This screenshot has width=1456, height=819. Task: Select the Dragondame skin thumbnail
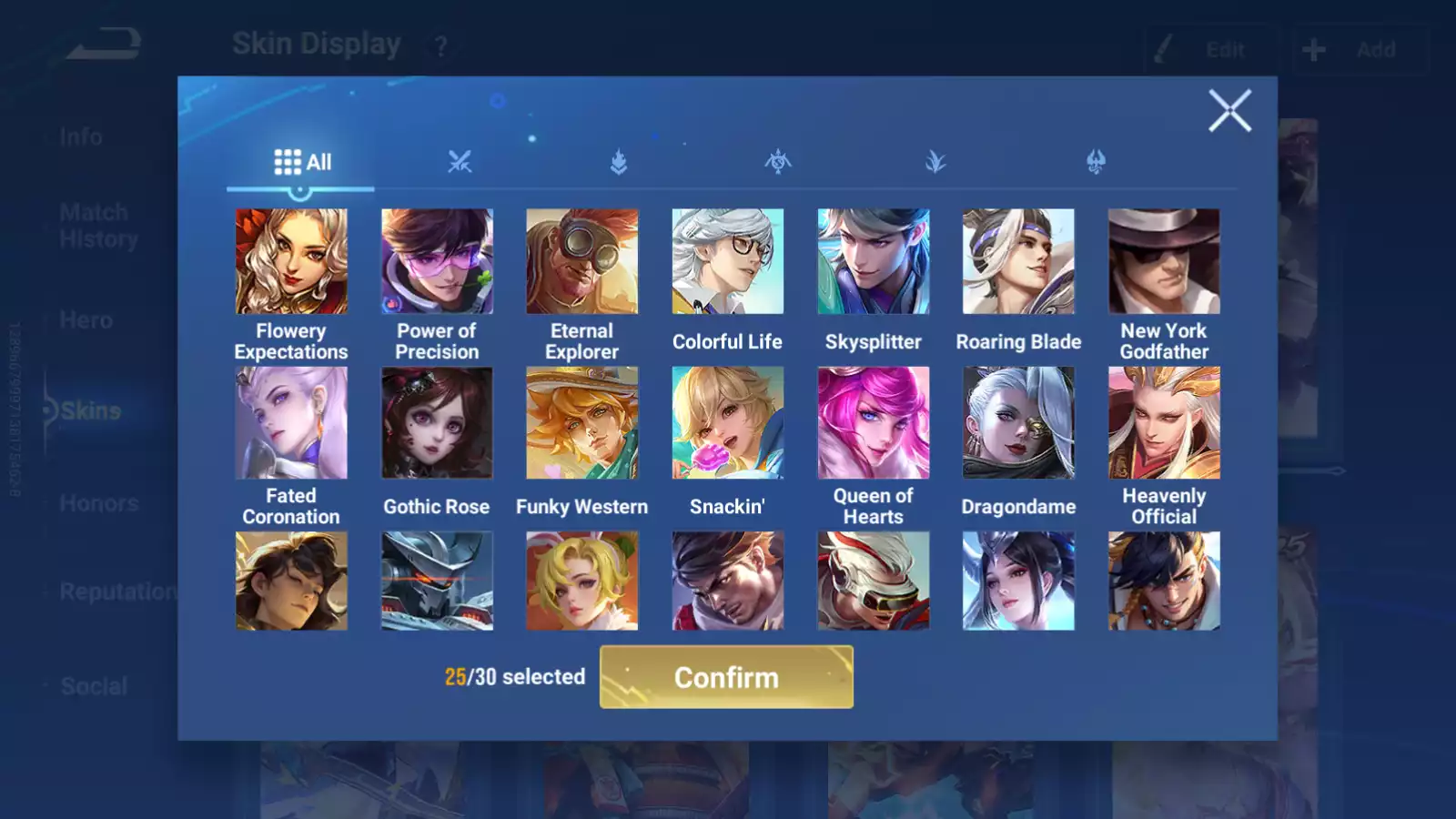pos(1018,424)
